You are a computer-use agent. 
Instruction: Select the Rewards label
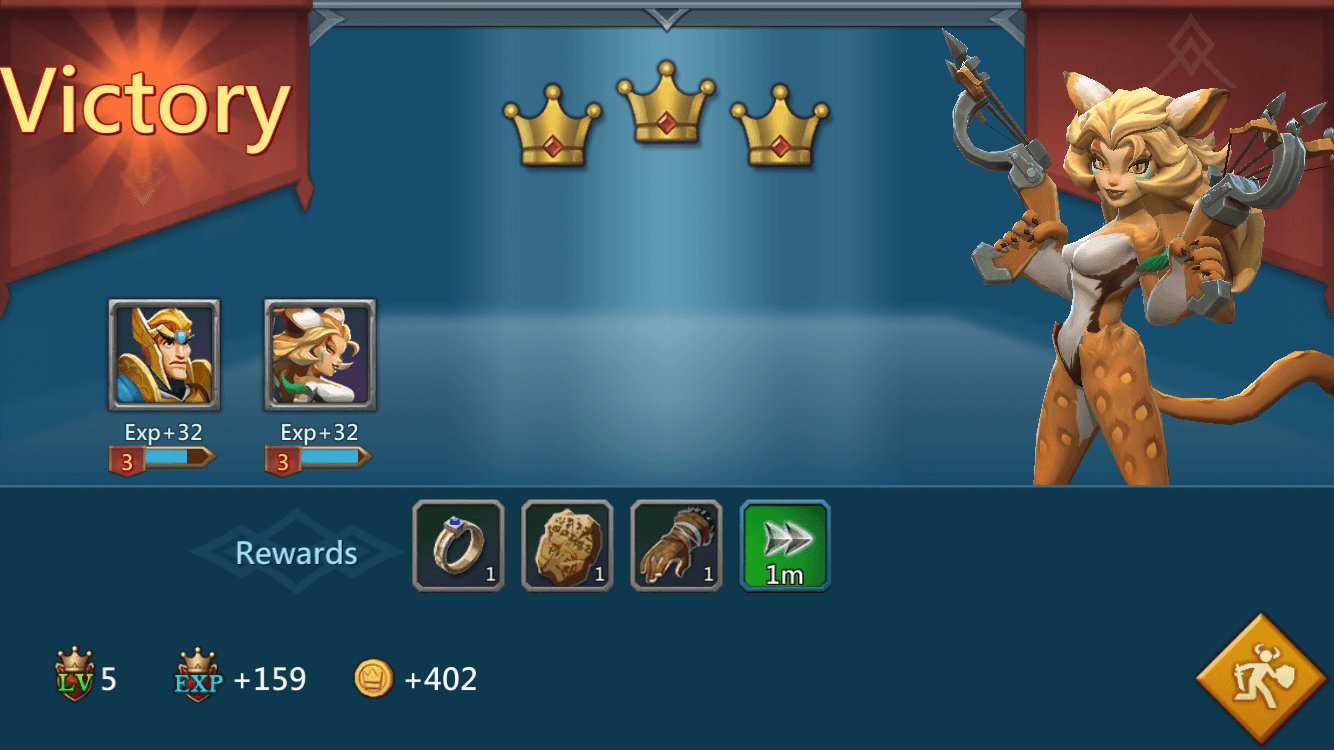click(296, 551)
